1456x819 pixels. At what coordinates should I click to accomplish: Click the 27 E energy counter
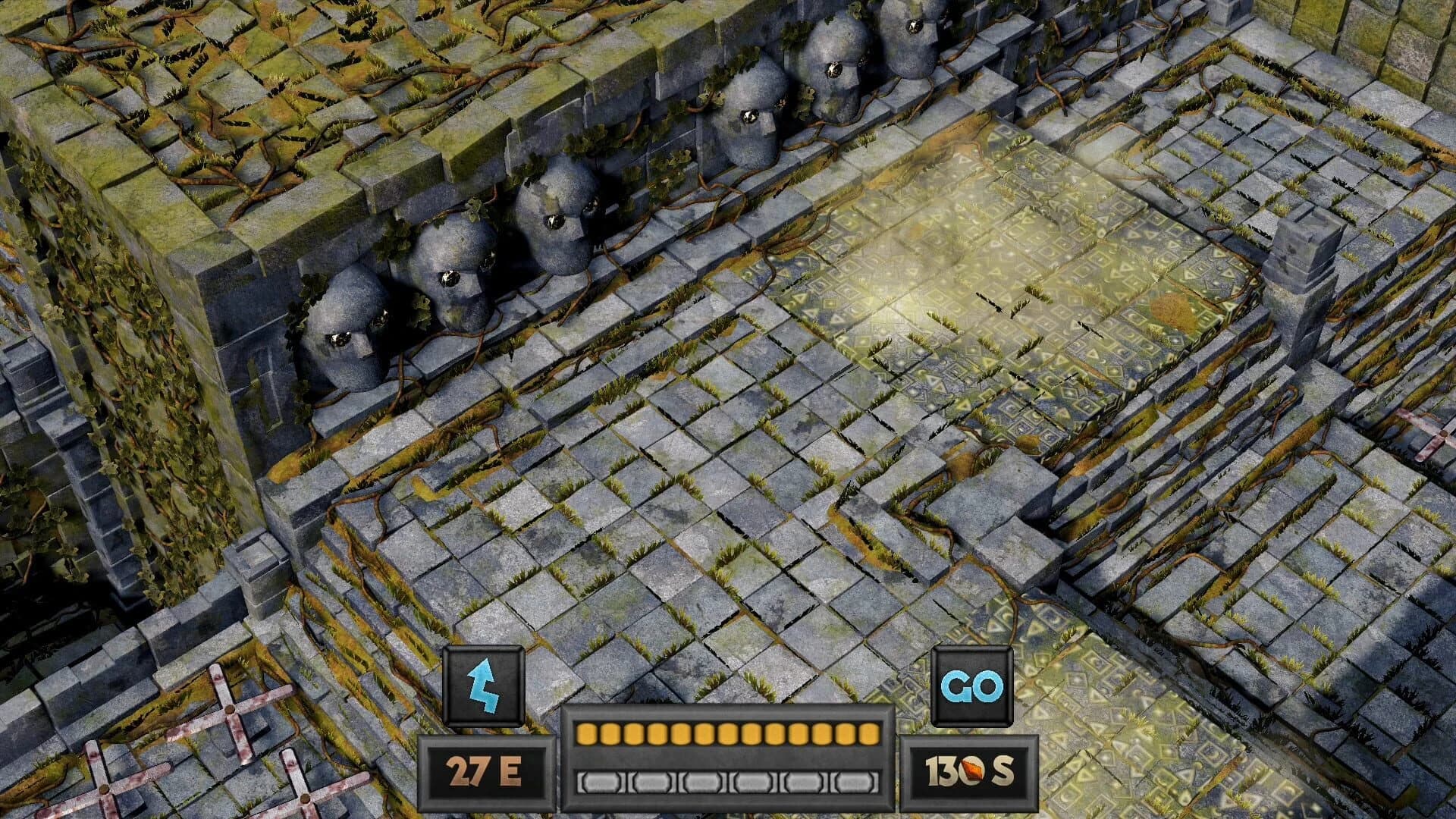click(482, 770)
